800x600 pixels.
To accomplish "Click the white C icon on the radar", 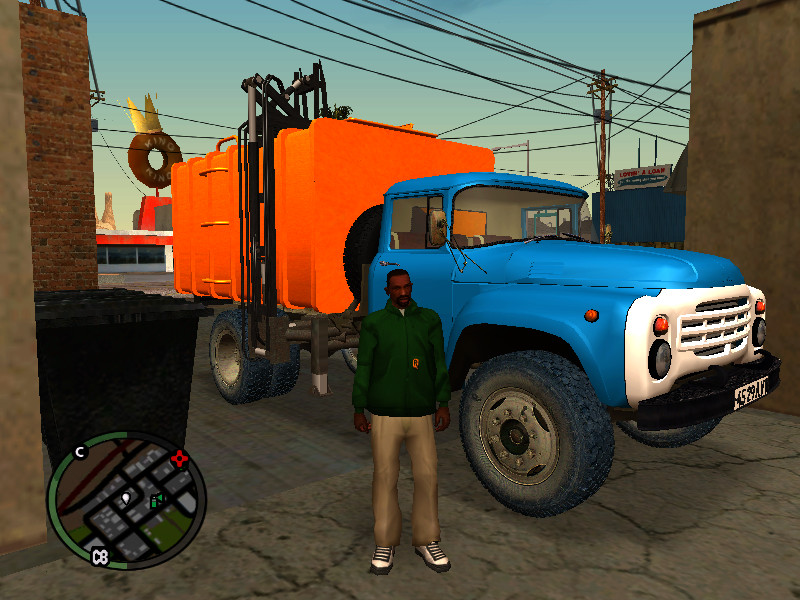I will (x=81, y=451).
